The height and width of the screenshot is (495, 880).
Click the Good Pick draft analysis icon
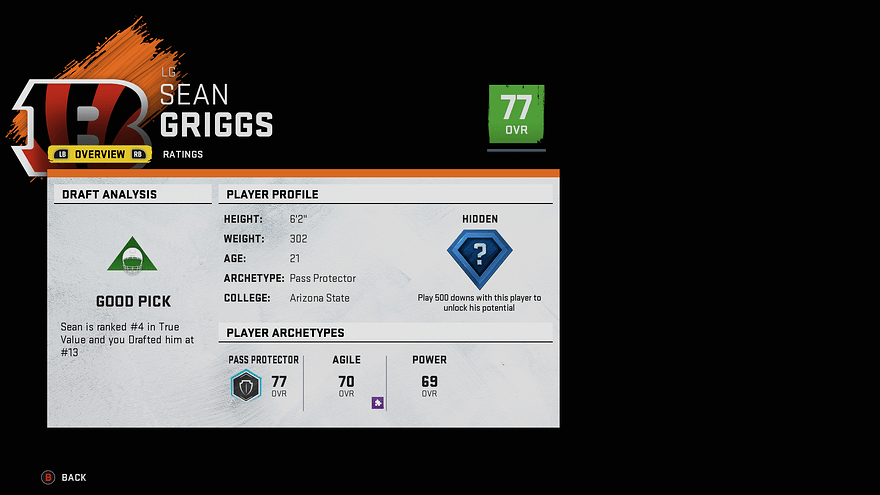point(133,256)
